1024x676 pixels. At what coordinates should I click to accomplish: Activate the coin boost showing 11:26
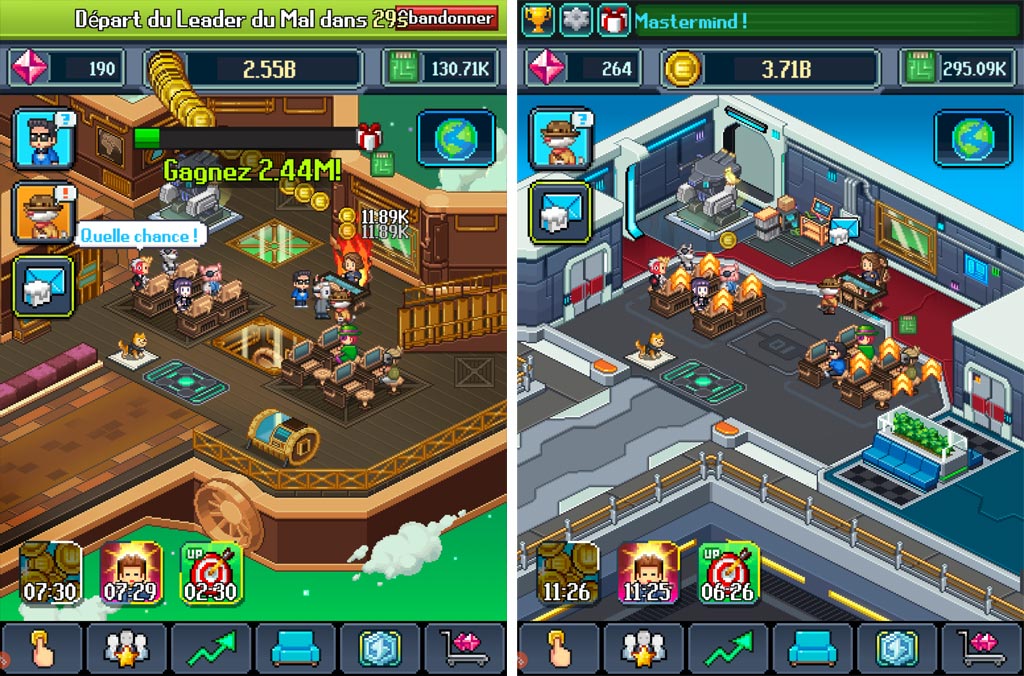567,574
